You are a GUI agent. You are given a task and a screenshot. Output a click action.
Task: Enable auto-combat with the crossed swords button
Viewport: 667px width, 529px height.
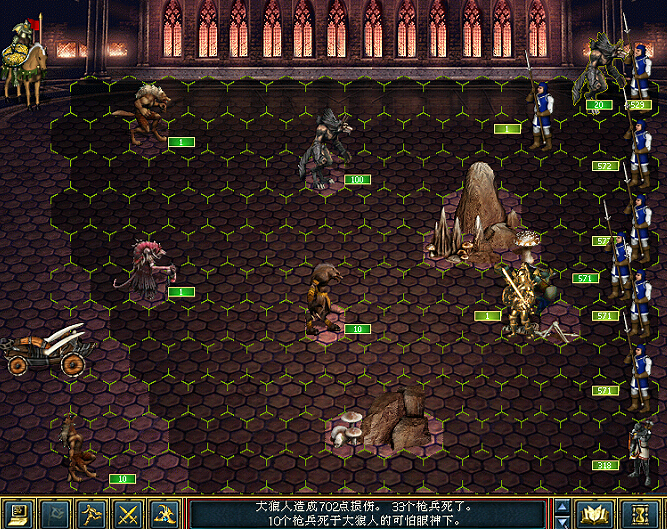coord(127,514)
